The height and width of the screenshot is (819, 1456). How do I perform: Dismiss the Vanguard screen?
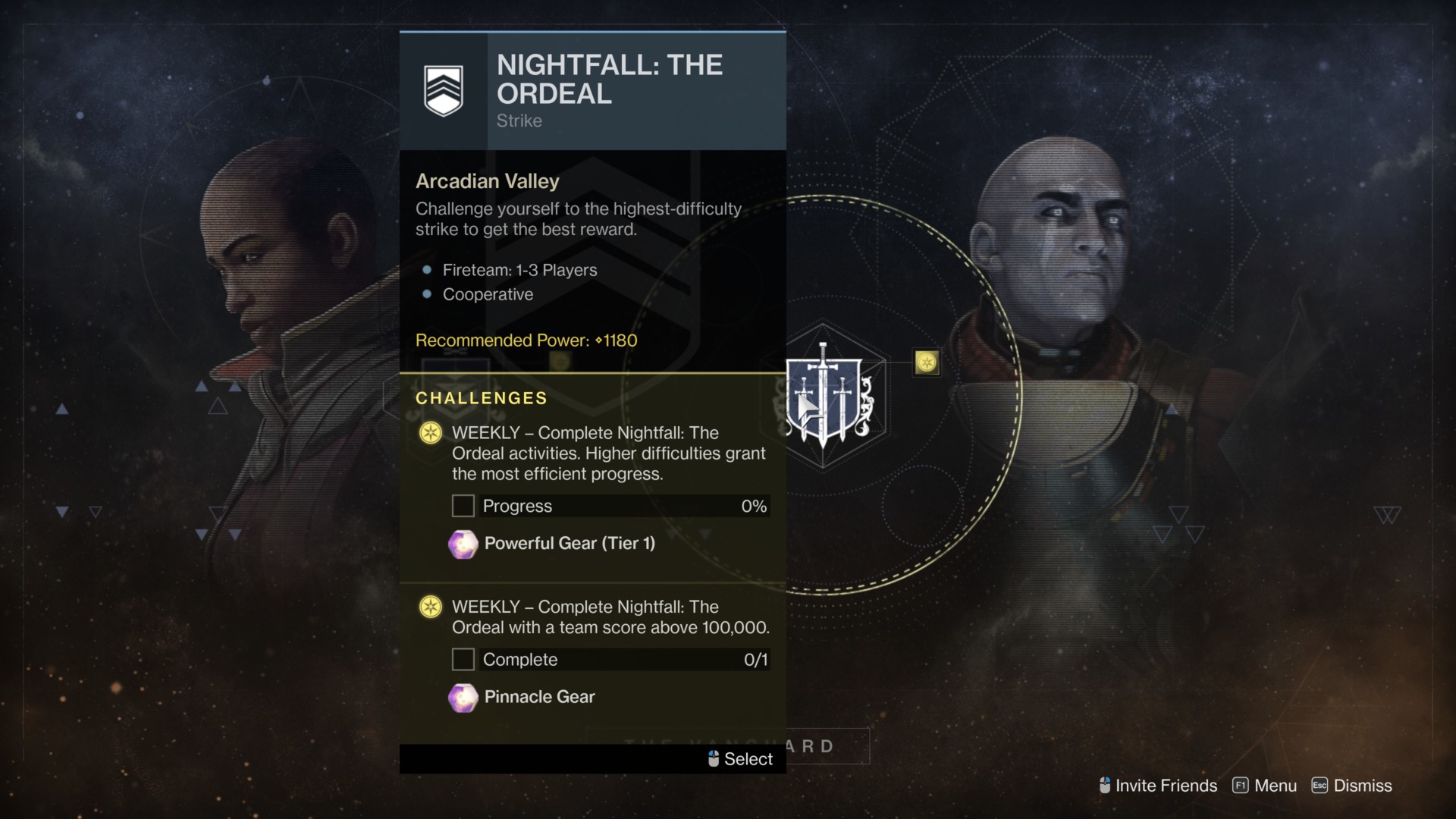[x=1352, y=786]
